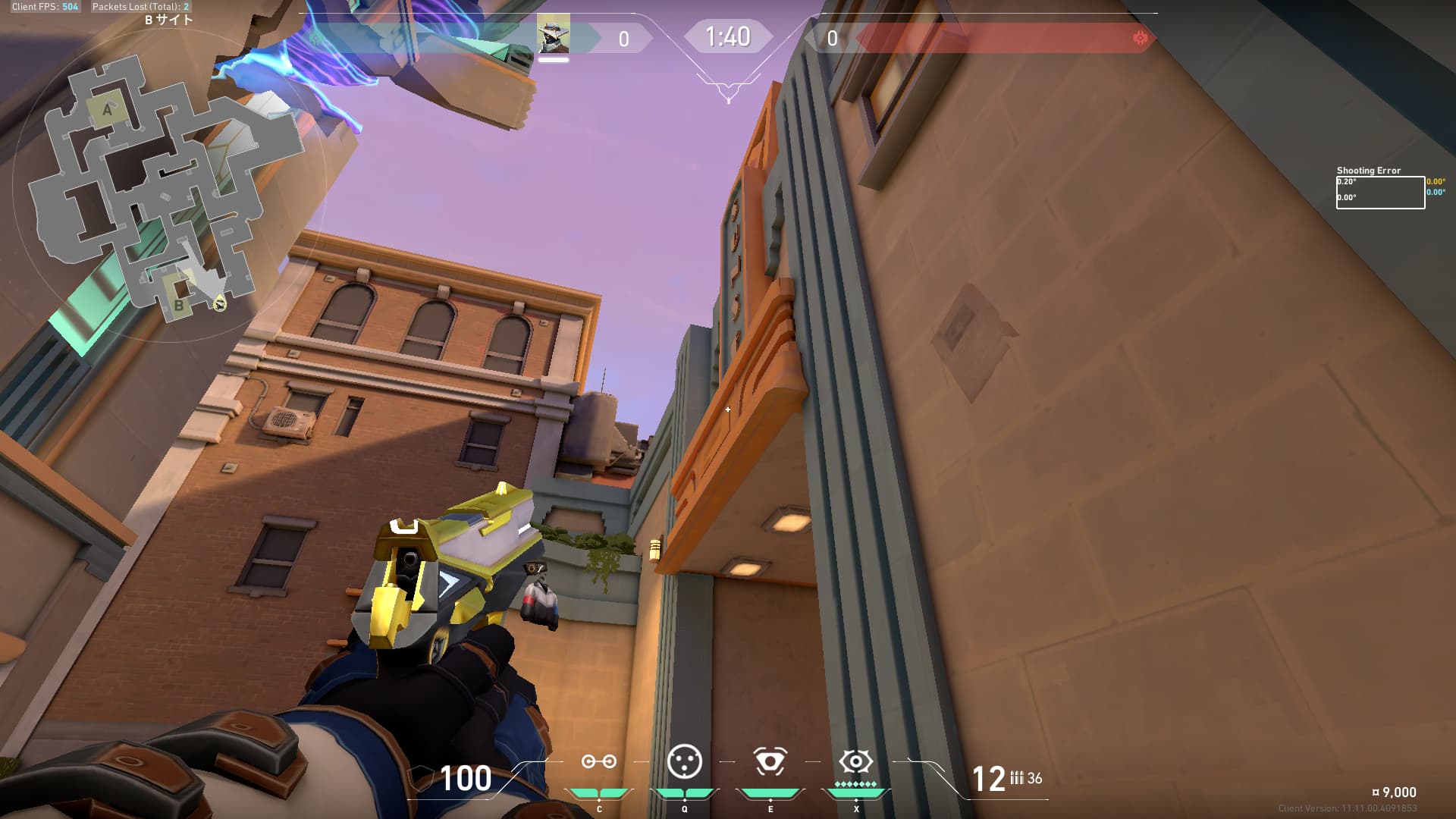Activate the Trapwire ability icon
This screenshot has width=1456, height=819.
[598, 761]
